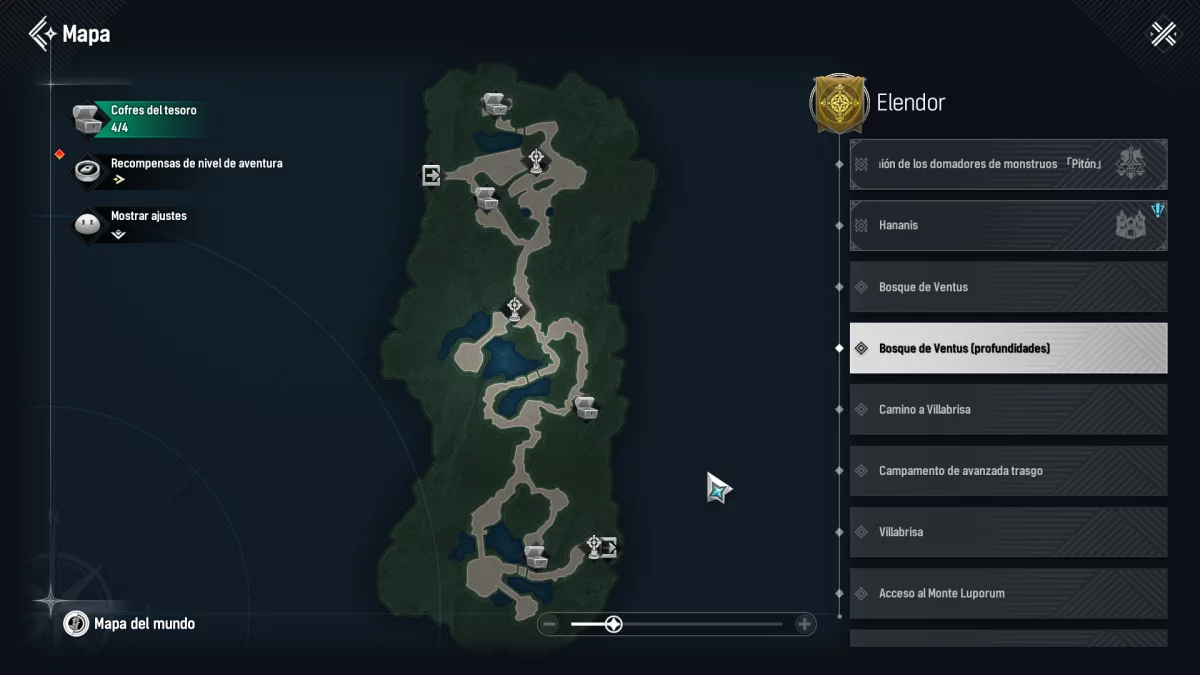Select Bosque de Ventus location
1200x675 pixels.
pos(1008,287)
